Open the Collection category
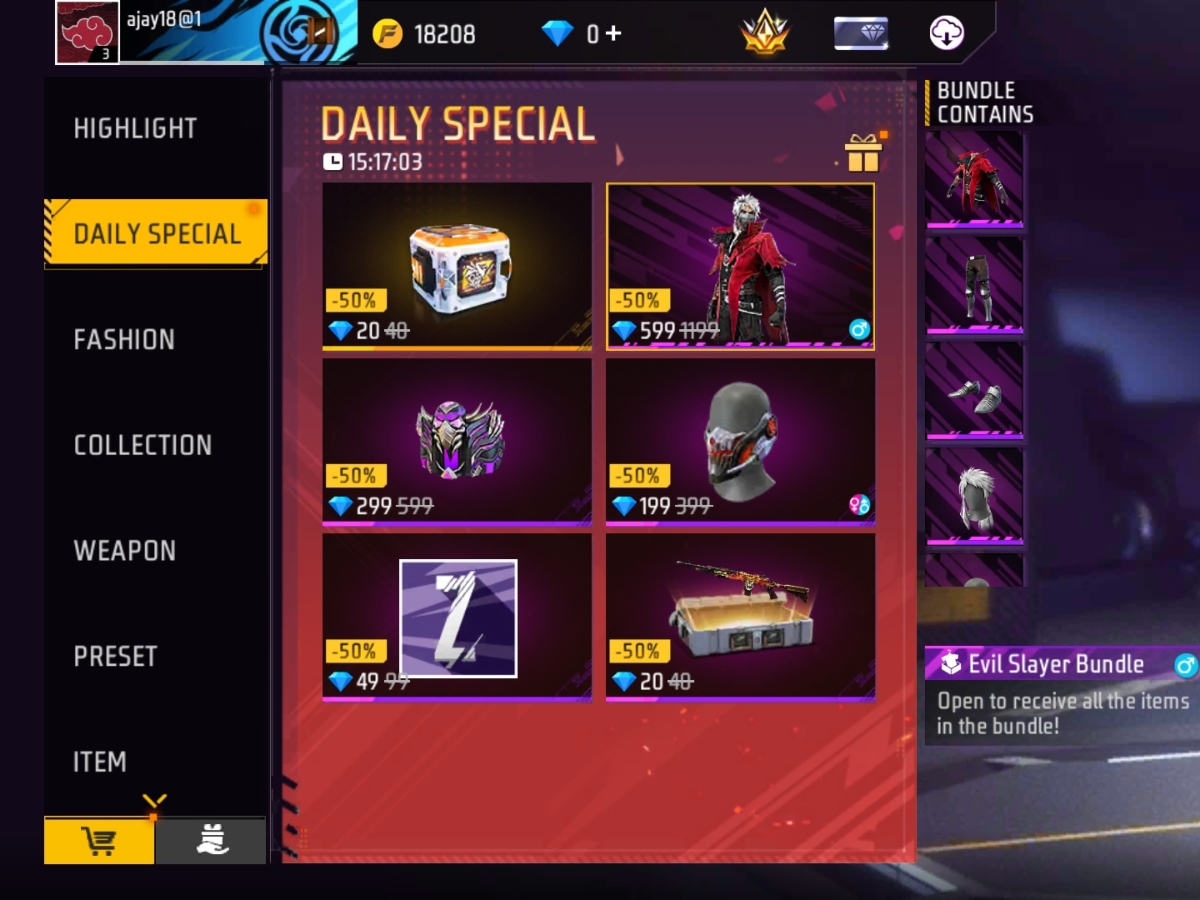The height and width of the screenshot is (900, 1200). pyautogui.click(x=142, y=445)
